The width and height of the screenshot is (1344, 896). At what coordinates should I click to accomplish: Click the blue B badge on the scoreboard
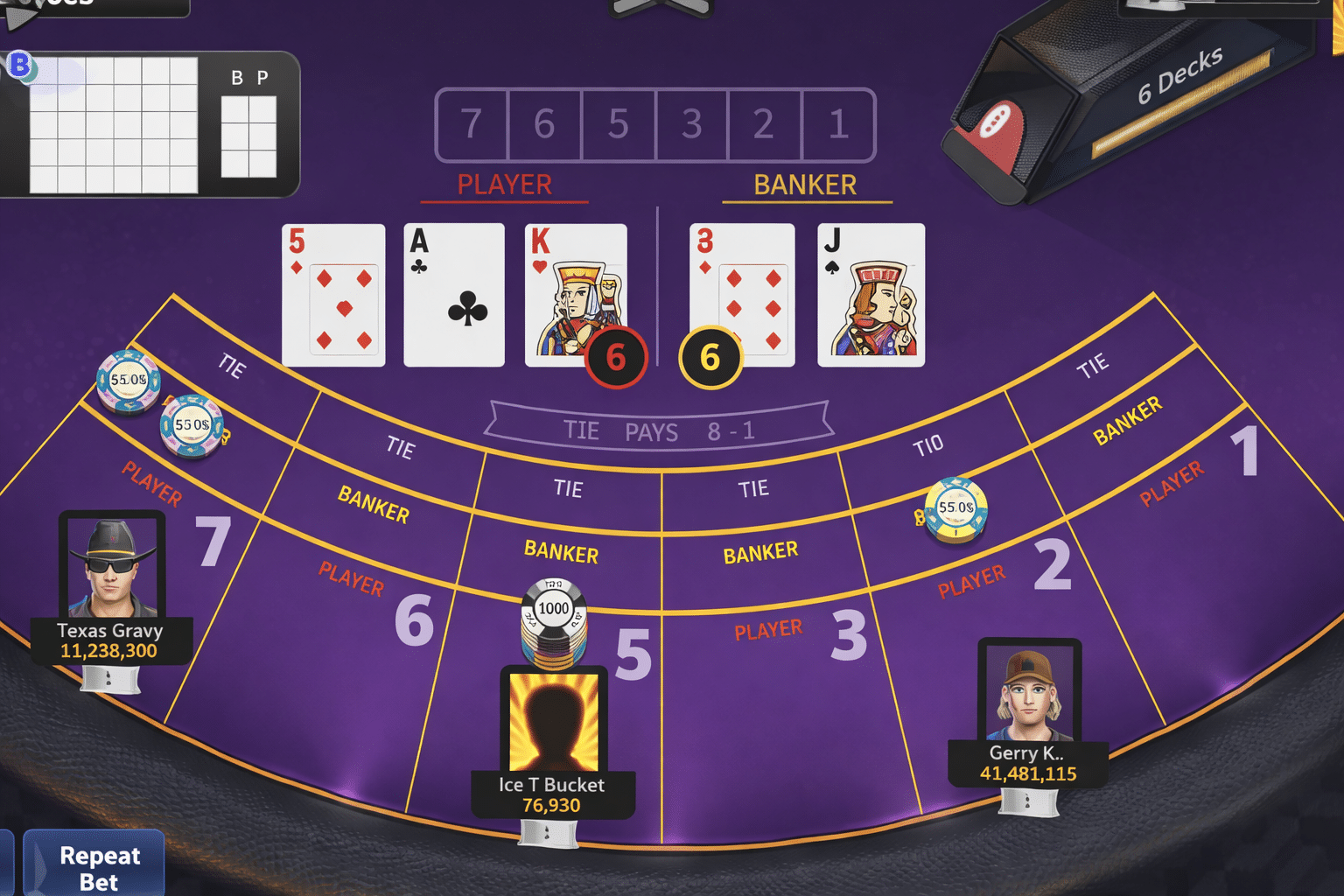[22, 63]
